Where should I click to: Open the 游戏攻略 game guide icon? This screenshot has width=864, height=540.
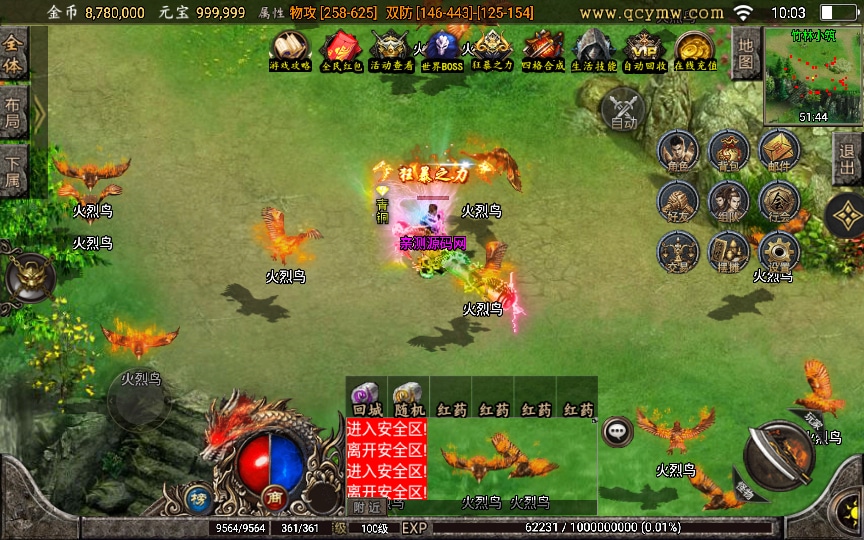pos(290,51)
